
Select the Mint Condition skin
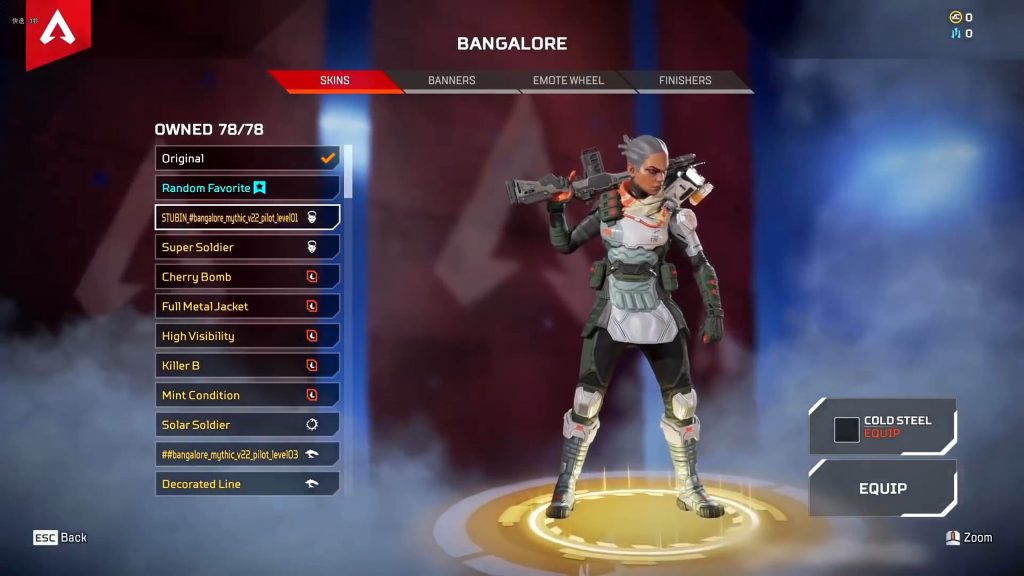click(247, 395)
